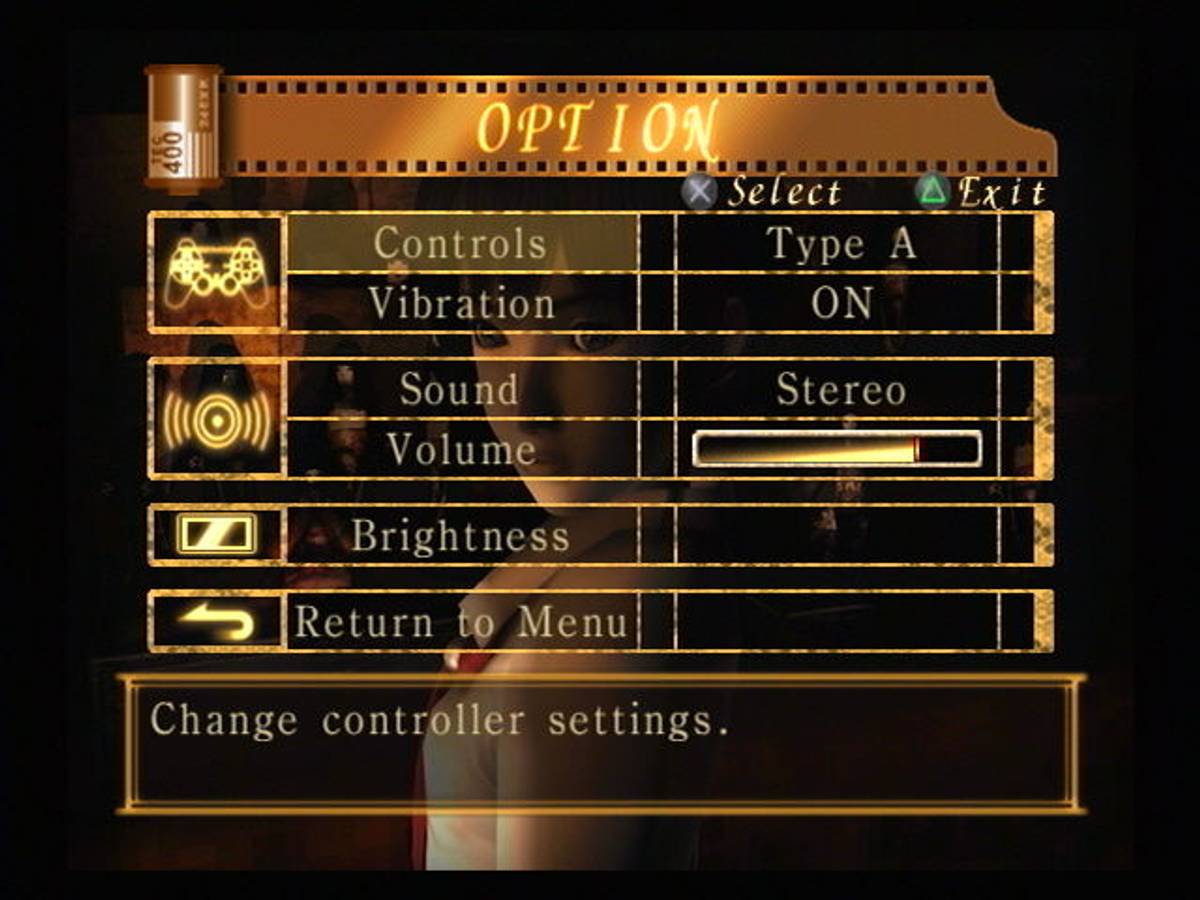Click the brightness contrast icon
Image resolution: width=1200 pixels, height=900 pixels.
(217, 534)
